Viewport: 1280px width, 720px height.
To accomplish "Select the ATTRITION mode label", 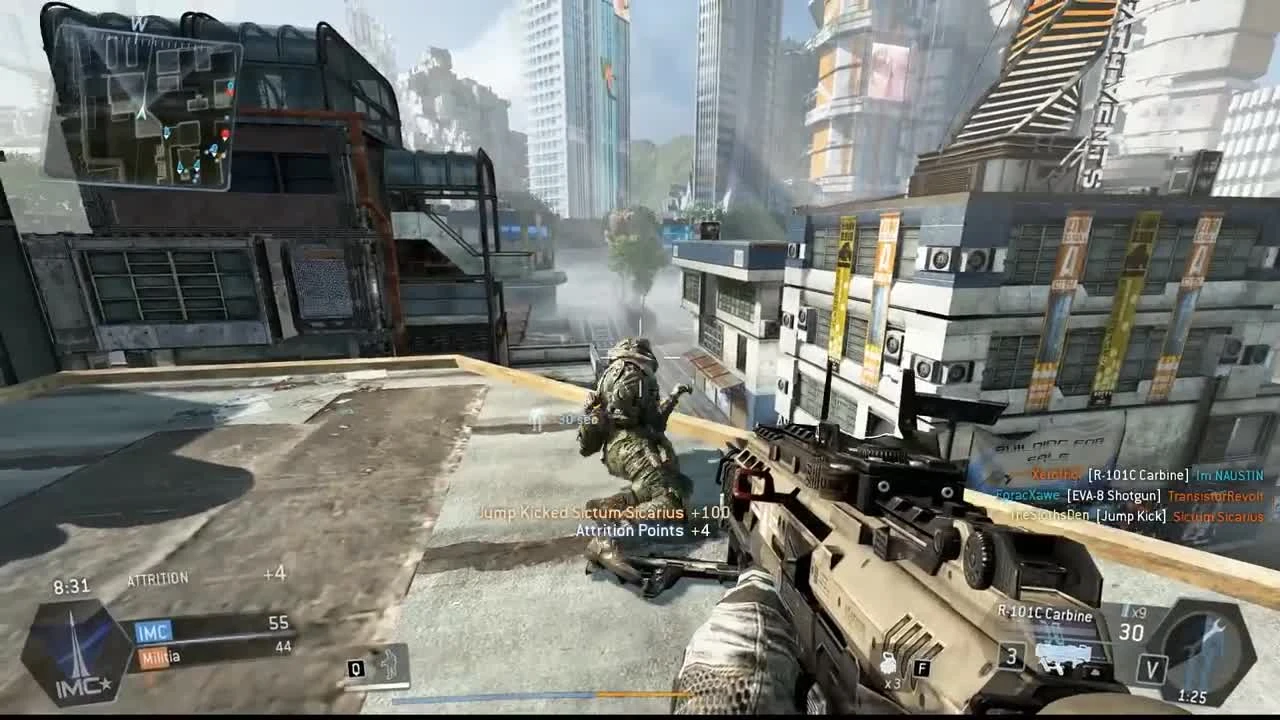I will click(x=156, y=578).
